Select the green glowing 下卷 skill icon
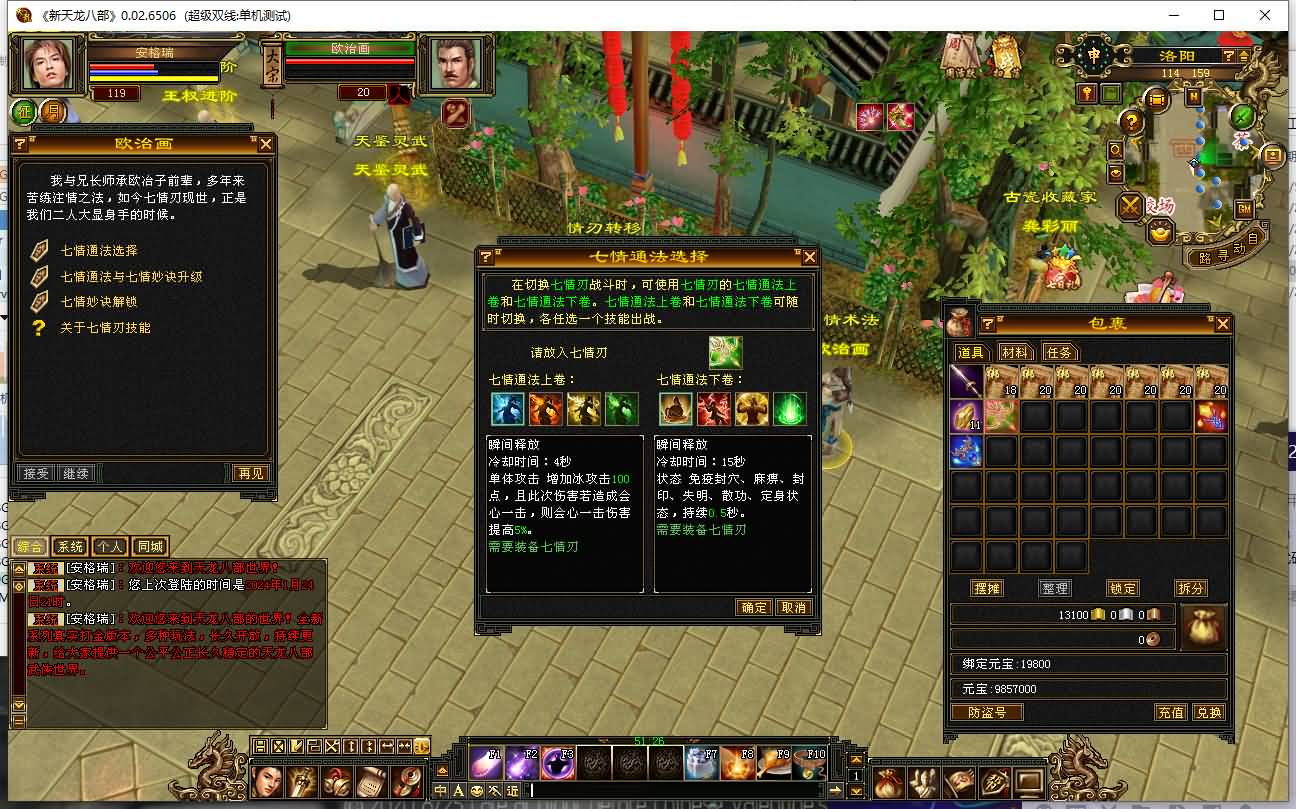The width and height of the screenshot is (1296, 809). 790,409
